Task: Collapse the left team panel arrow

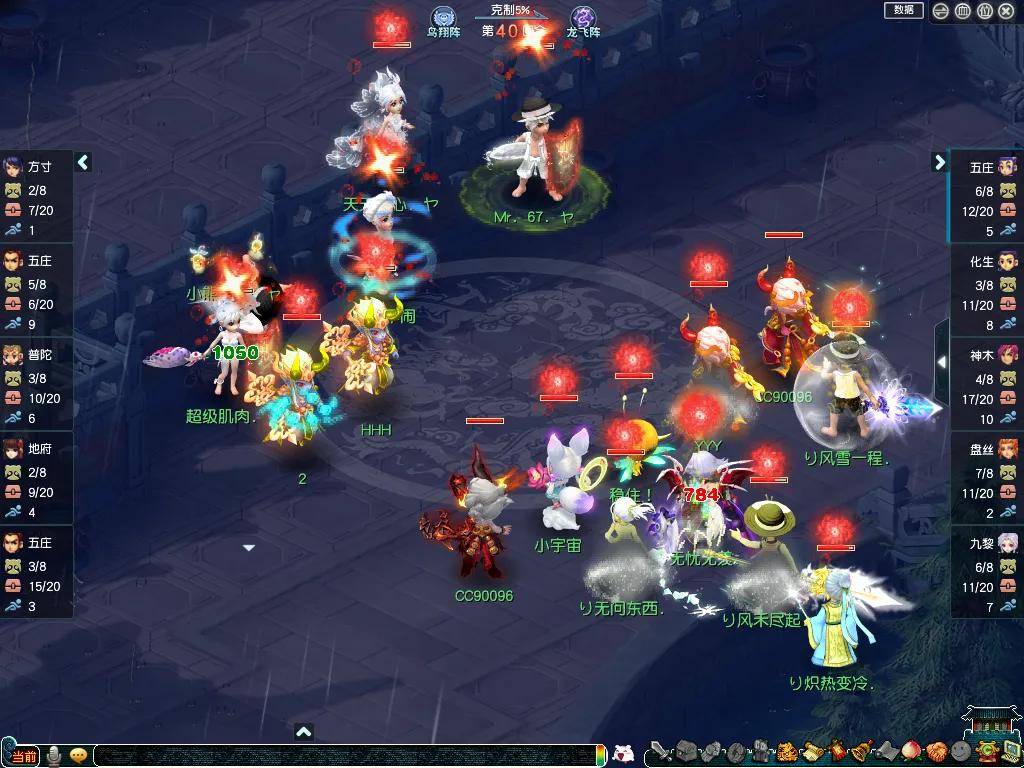Action: 84,162
